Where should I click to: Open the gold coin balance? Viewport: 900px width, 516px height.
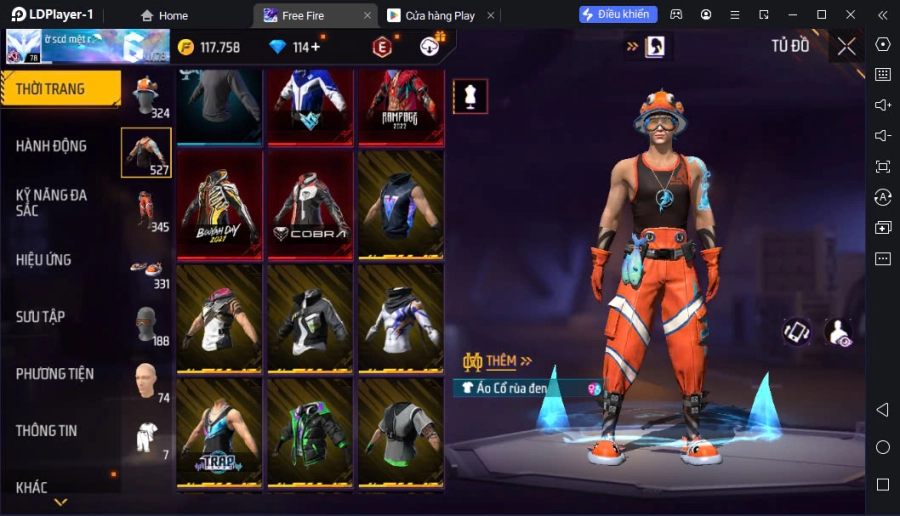pos(209,47)
